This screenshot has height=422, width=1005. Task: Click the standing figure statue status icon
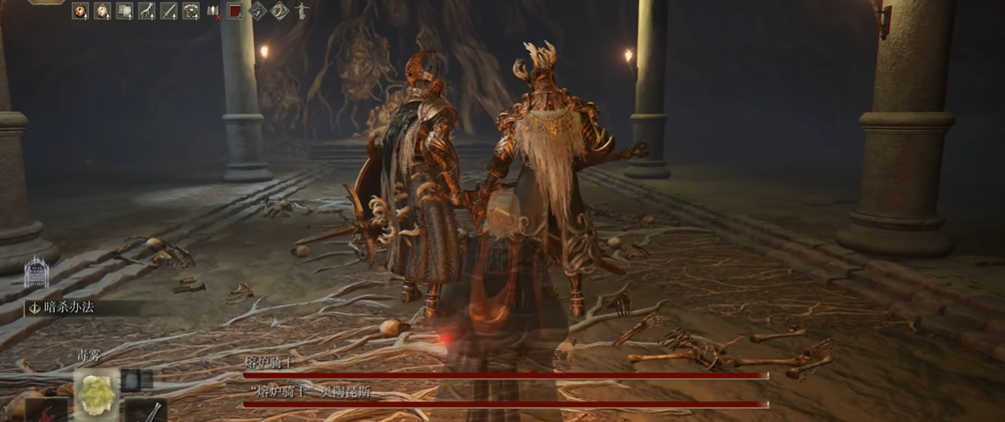pos(301,12)
